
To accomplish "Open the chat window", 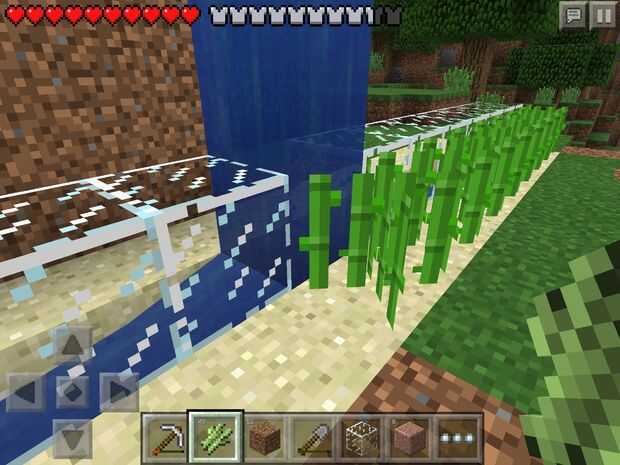I will (573, 15).
